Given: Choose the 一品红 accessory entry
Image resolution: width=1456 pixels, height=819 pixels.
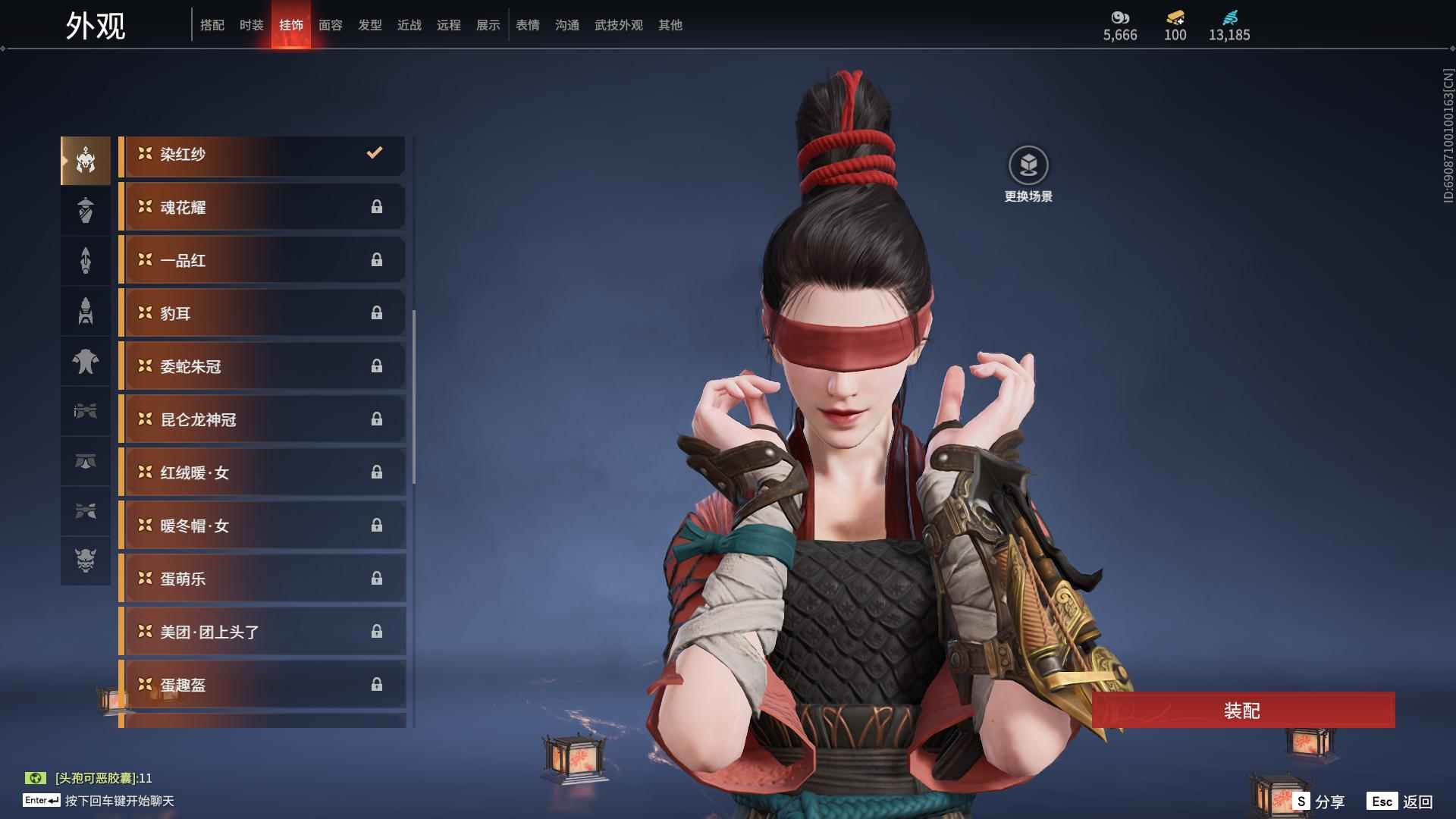Looking at the screenshot, I should point(262,260).
